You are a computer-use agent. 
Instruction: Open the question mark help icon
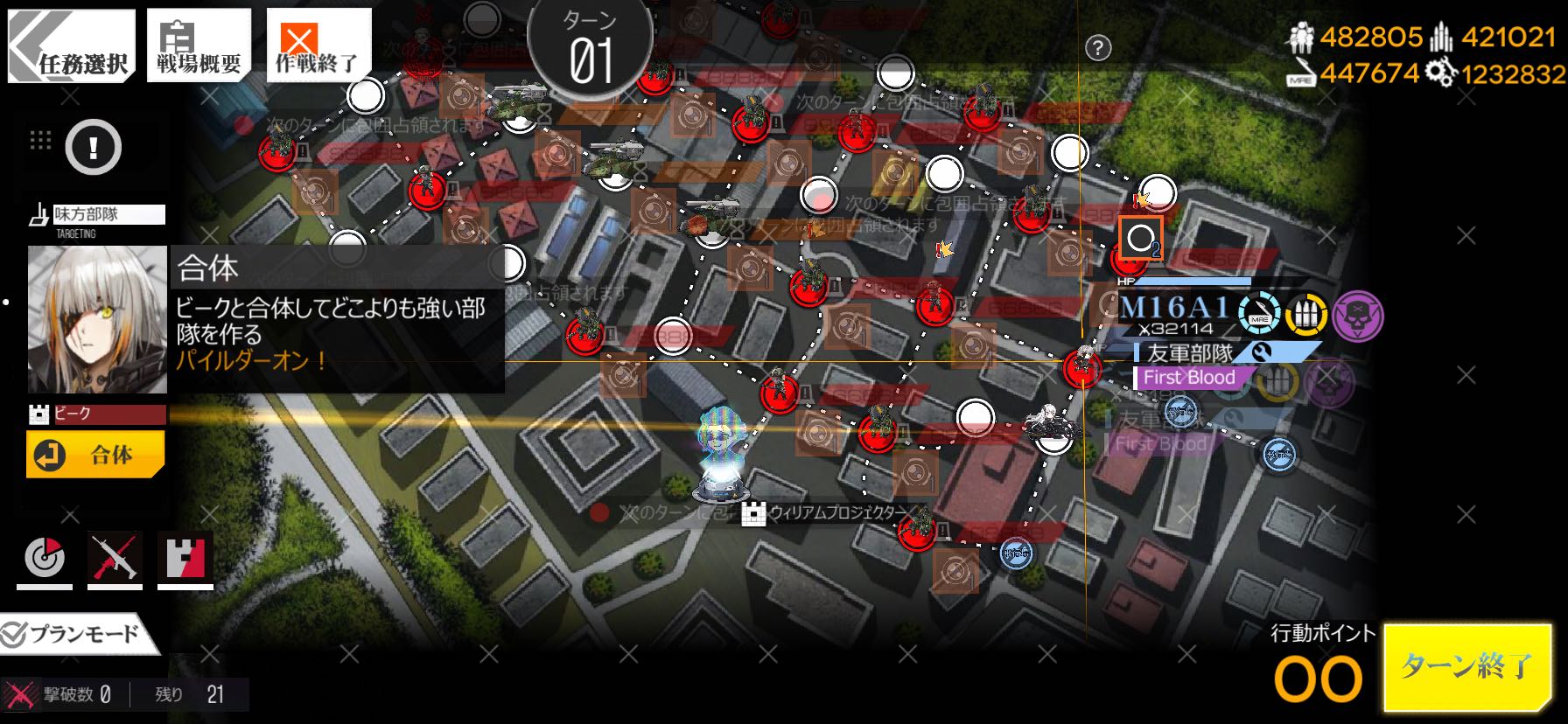pos(1098,48)
